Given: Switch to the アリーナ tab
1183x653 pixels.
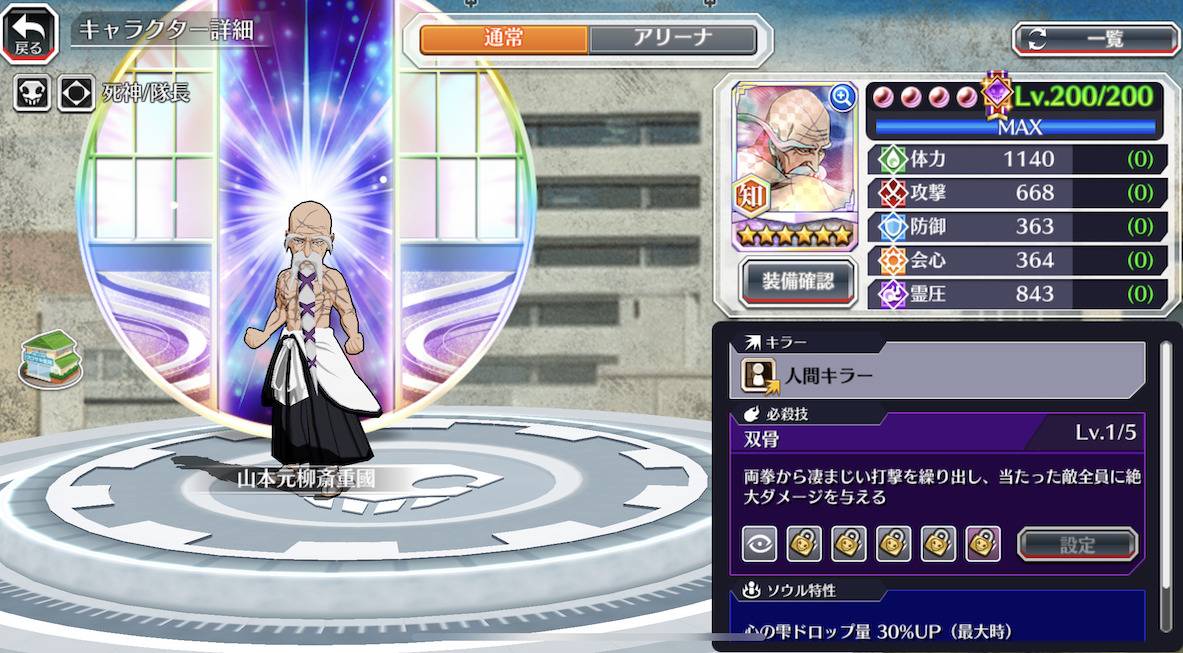Looking at the screenshot, I should click(672, 39).
